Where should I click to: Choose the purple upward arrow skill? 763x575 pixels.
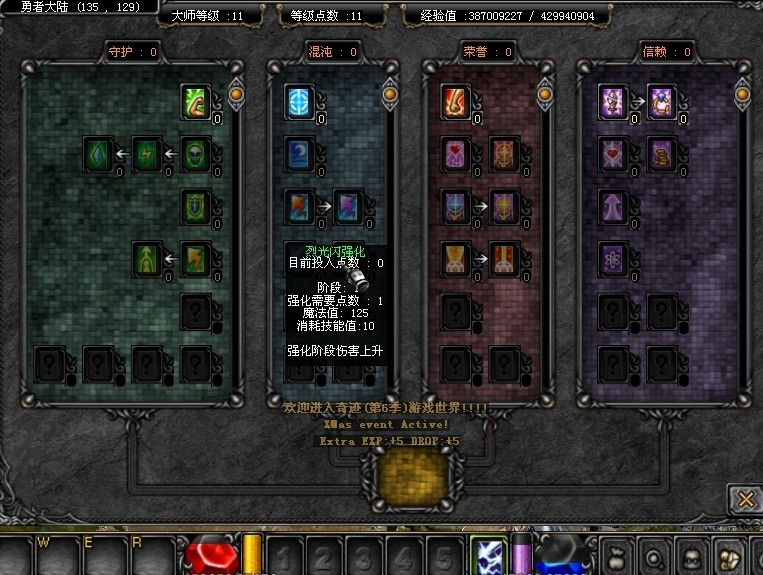point(612,207)
